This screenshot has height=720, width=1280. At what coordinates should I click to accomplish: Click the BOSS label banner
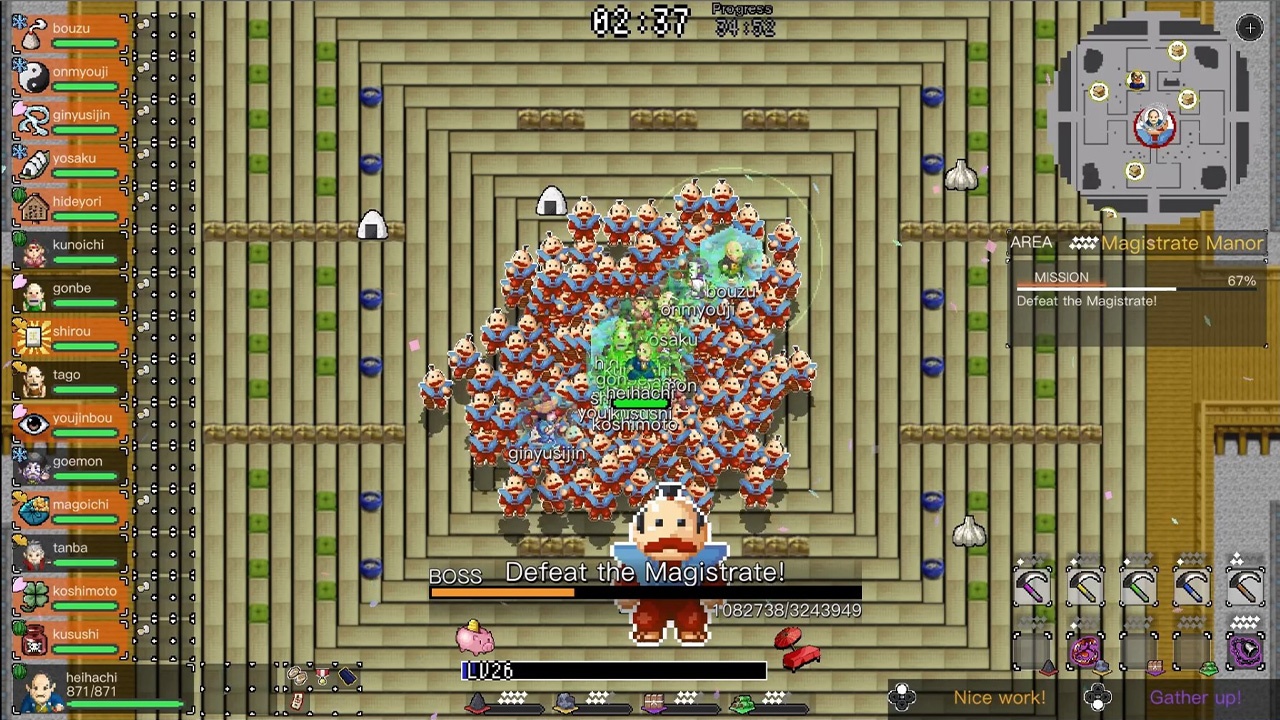click(x=455, y=575)
